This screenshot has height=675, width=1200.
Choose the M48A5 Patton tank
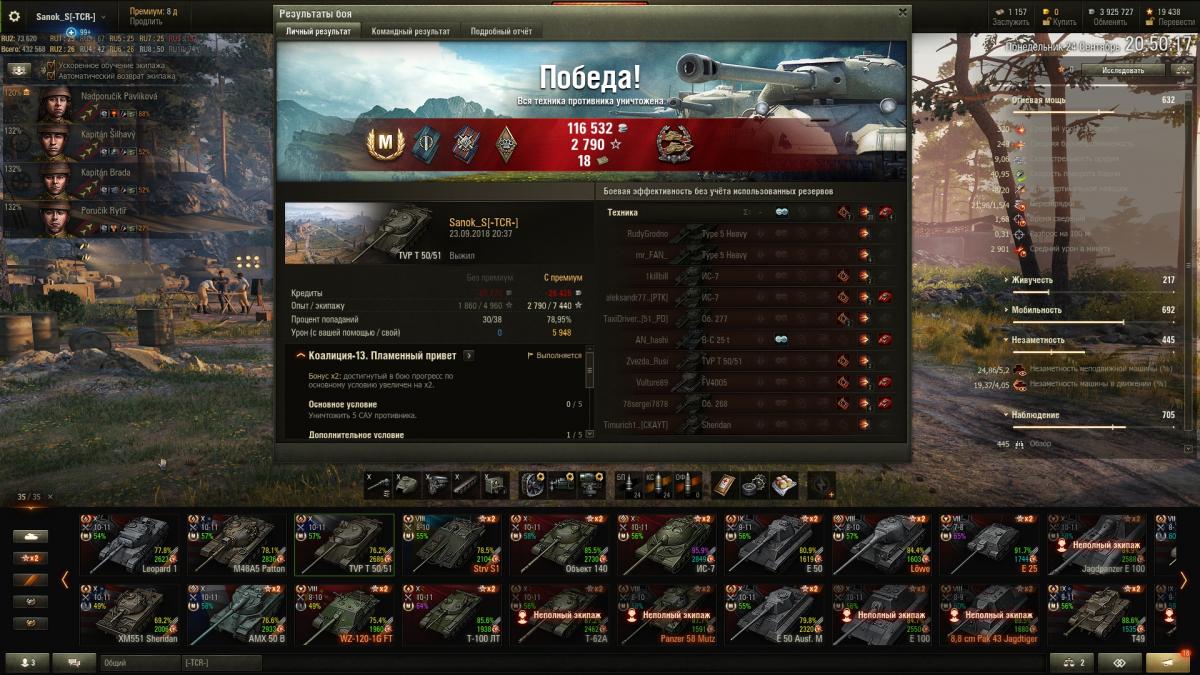tap(238, 545)
